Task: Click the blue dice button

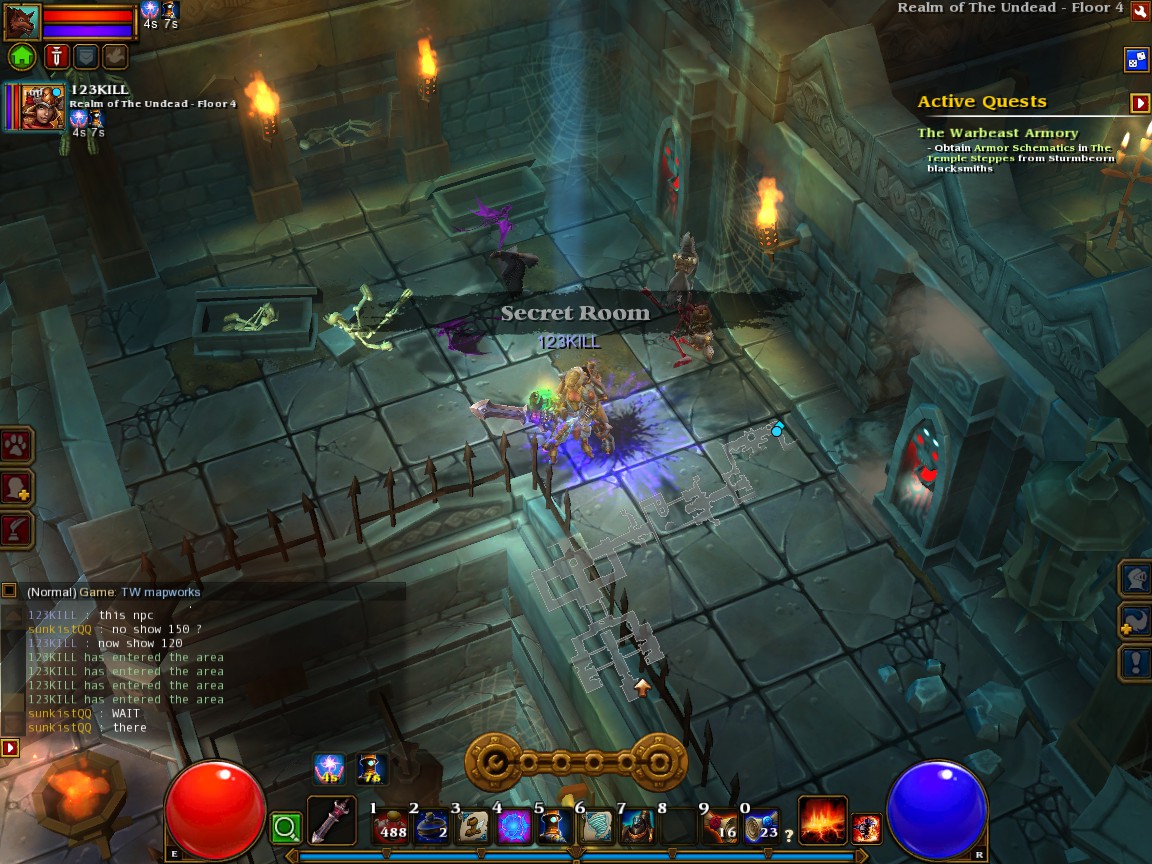Action: (1137, 59)
